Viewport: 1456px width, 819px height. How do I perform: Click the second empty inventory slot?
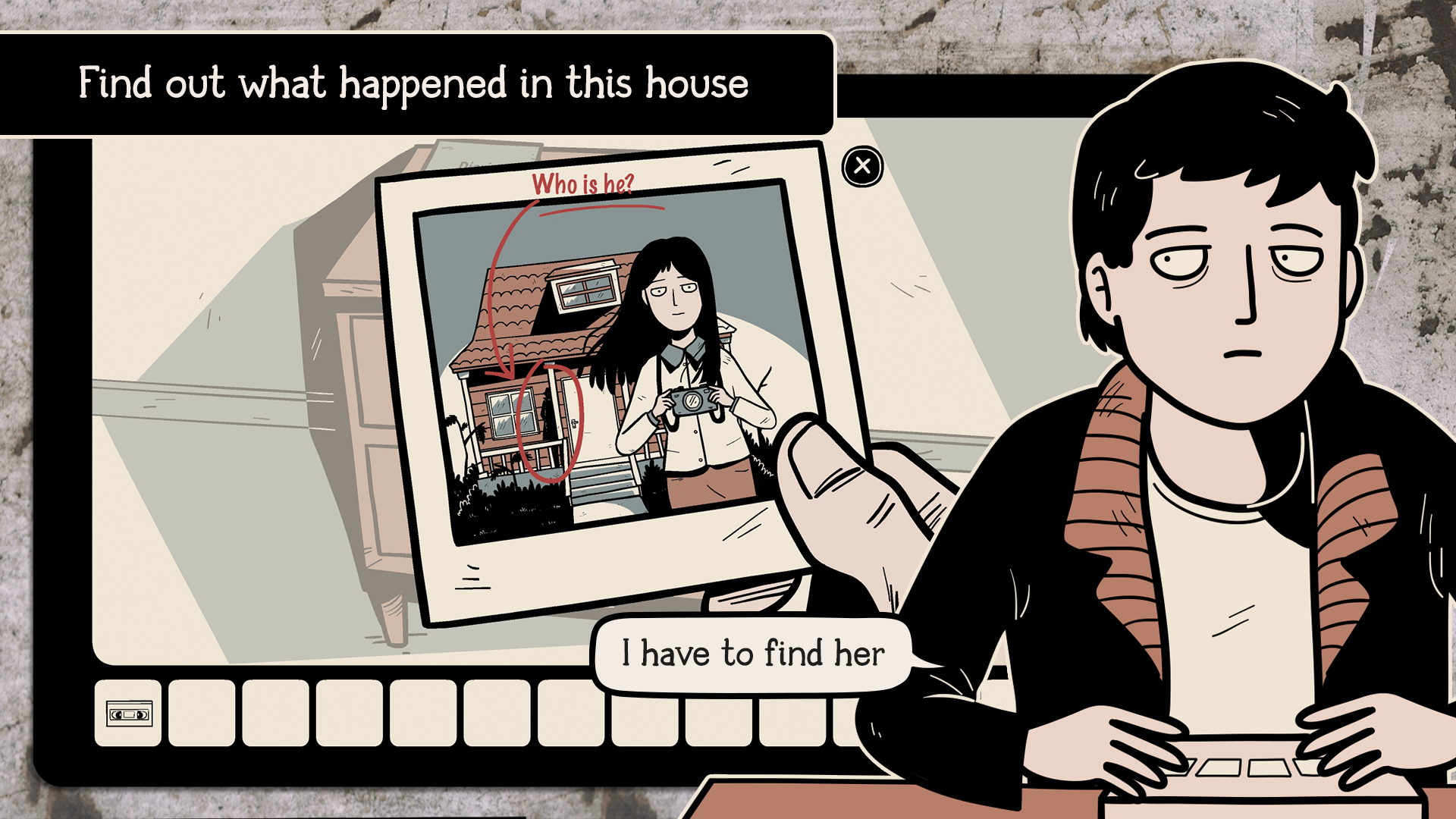pyautogui.click(x=201, y=714)
